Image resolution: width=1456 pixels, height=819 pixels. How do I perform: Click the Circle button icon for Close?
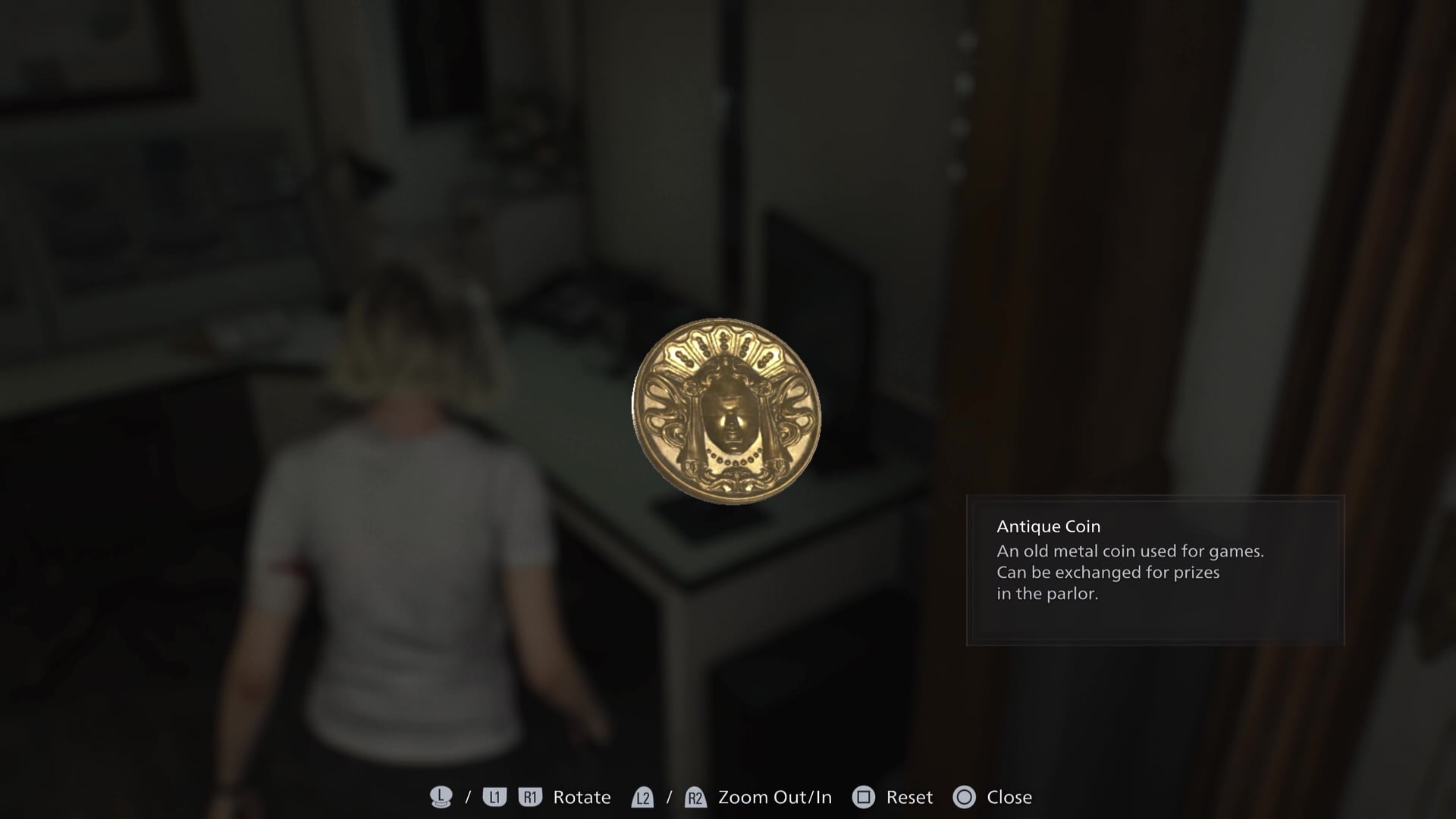click(x=966, y=797)
